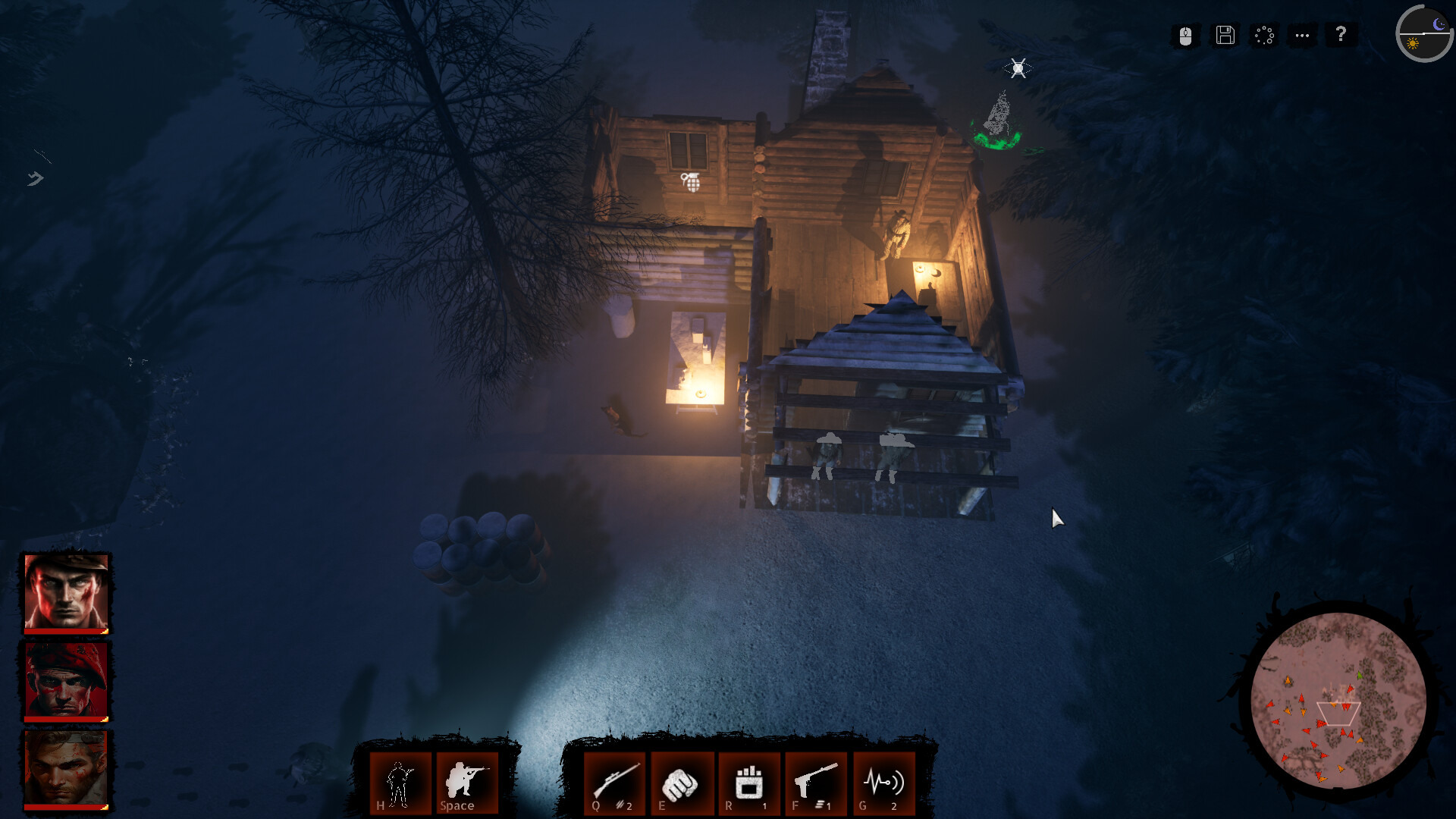Image resolution: width=1456 pixels, height=819 pixels.
Task: Activate the fist melee attack
Action: tap(681, 783)
